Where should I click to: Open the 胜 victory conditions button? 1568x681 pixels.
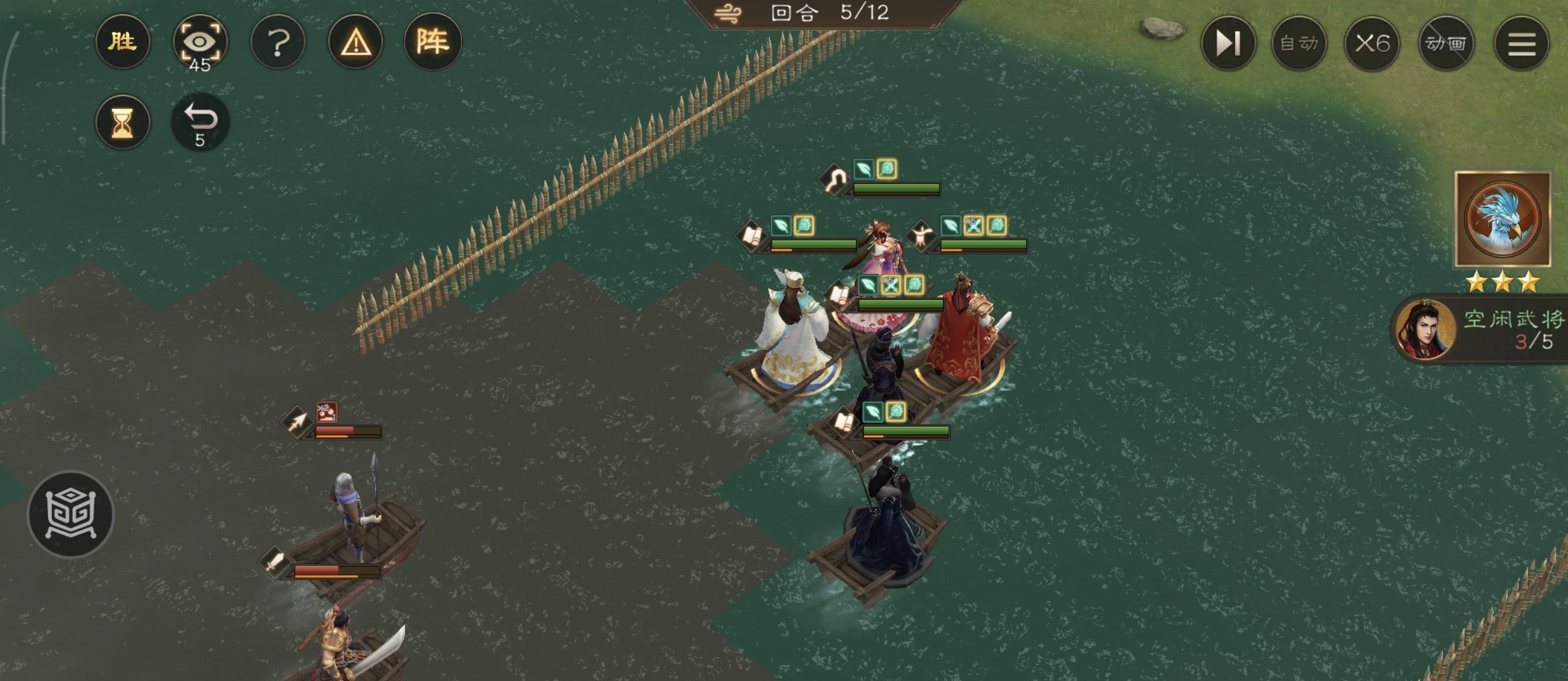122,42
